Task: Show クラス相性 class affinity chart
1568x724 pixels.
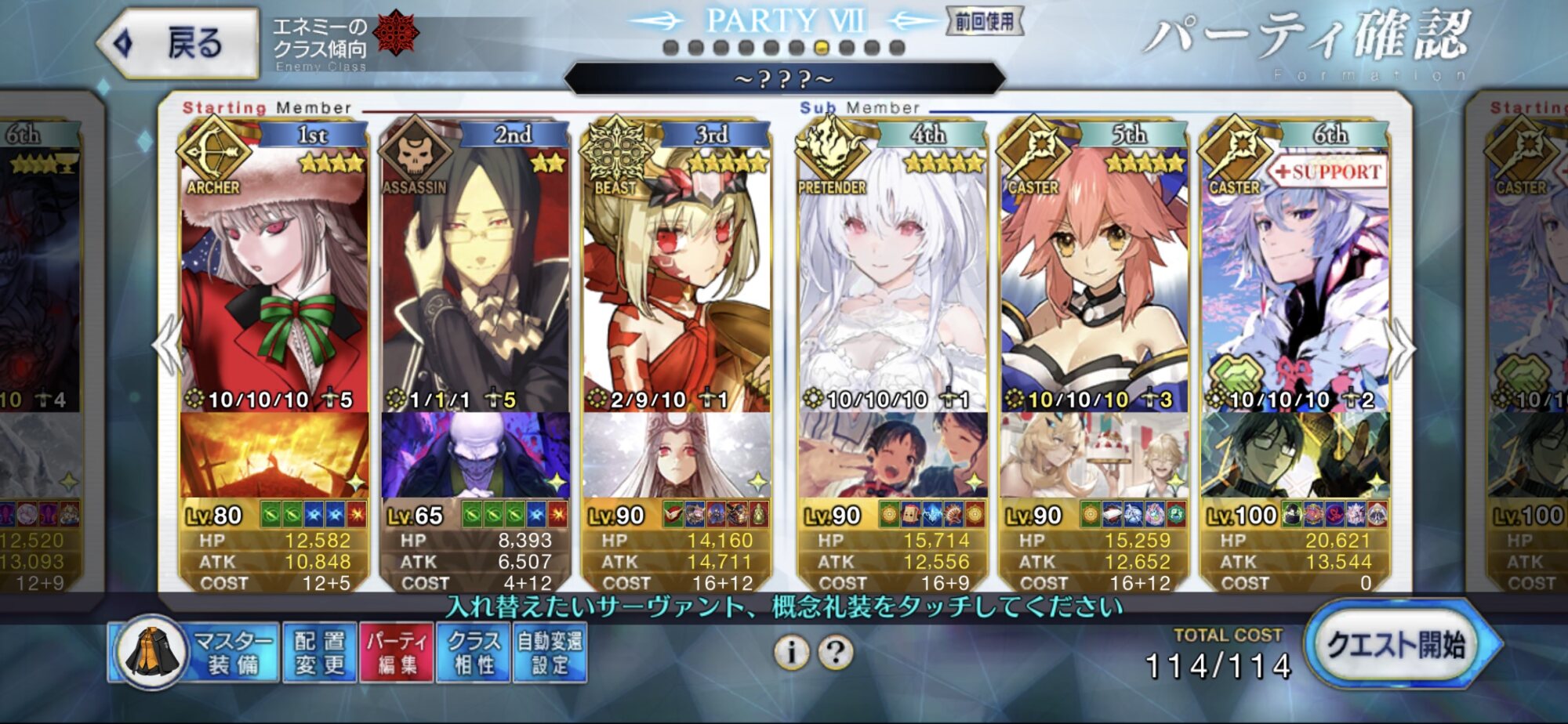Action: coord(474,652)
